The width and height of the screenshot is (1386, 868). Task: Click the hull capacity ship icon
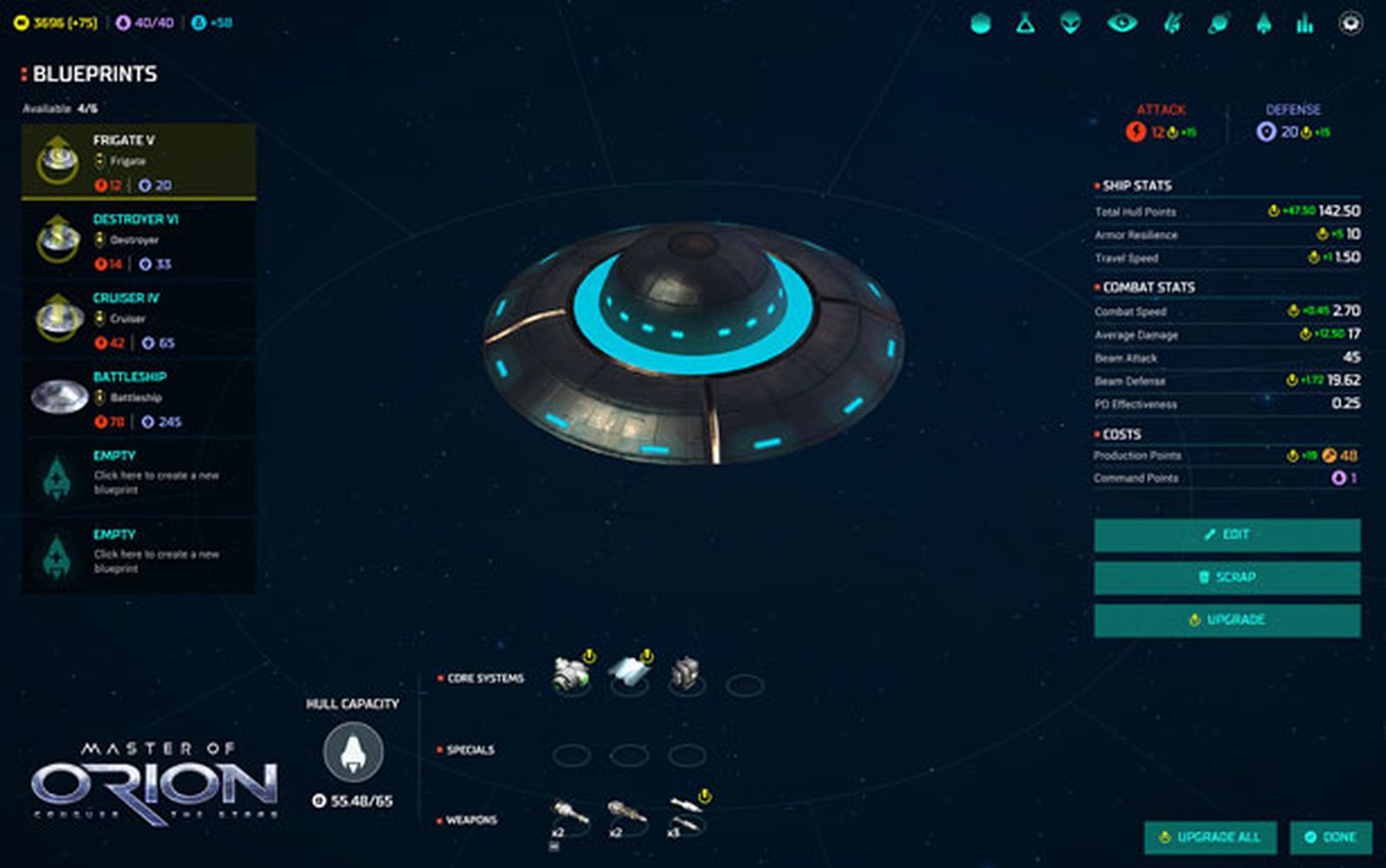tap(353, 752)
